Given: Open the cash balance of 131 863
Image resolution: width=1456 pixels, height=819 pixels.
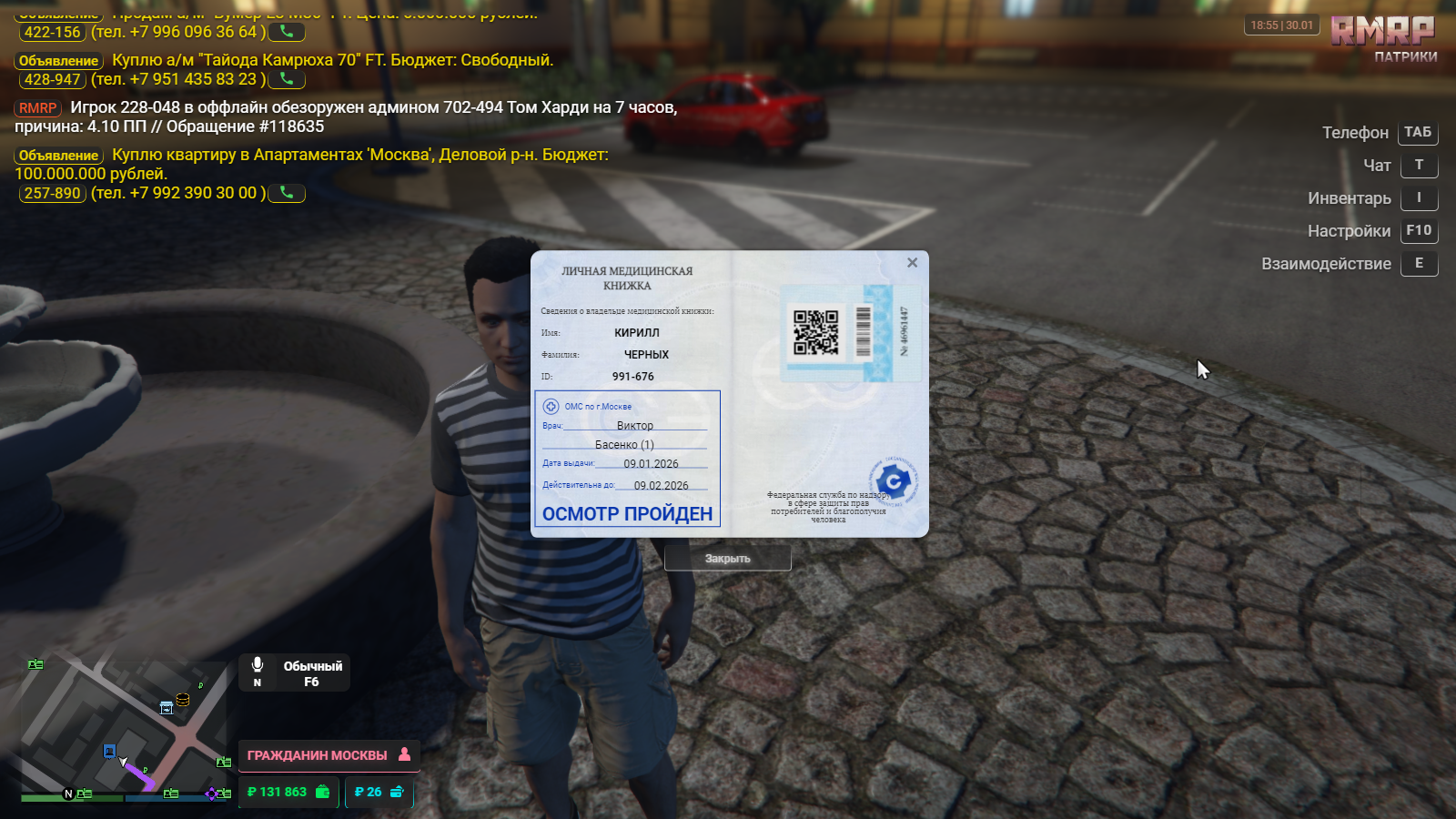Looking at the screenshot, I should [x=288, y=793].
